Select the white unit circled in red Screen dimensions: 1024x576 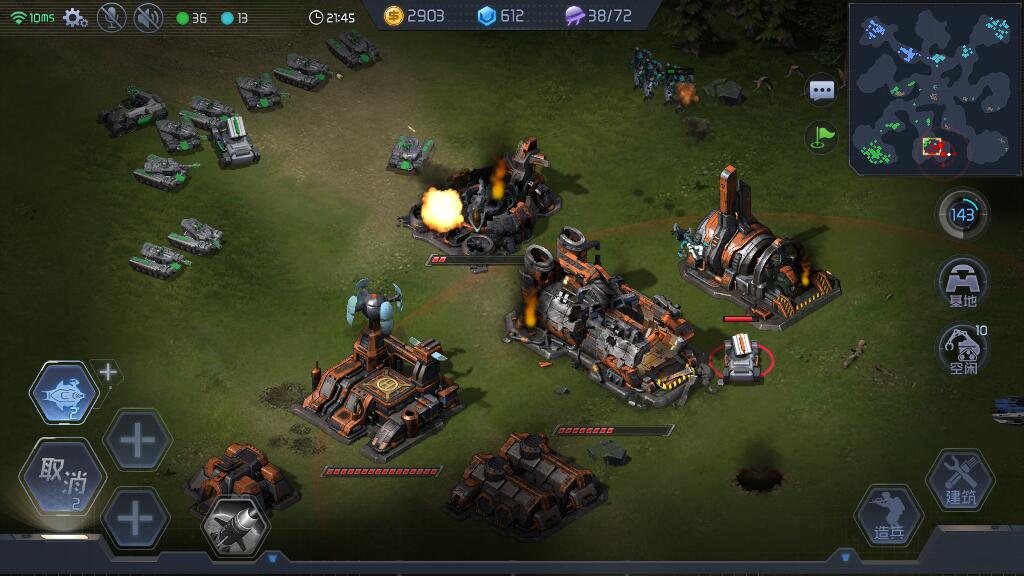click(x=741, y=357)
